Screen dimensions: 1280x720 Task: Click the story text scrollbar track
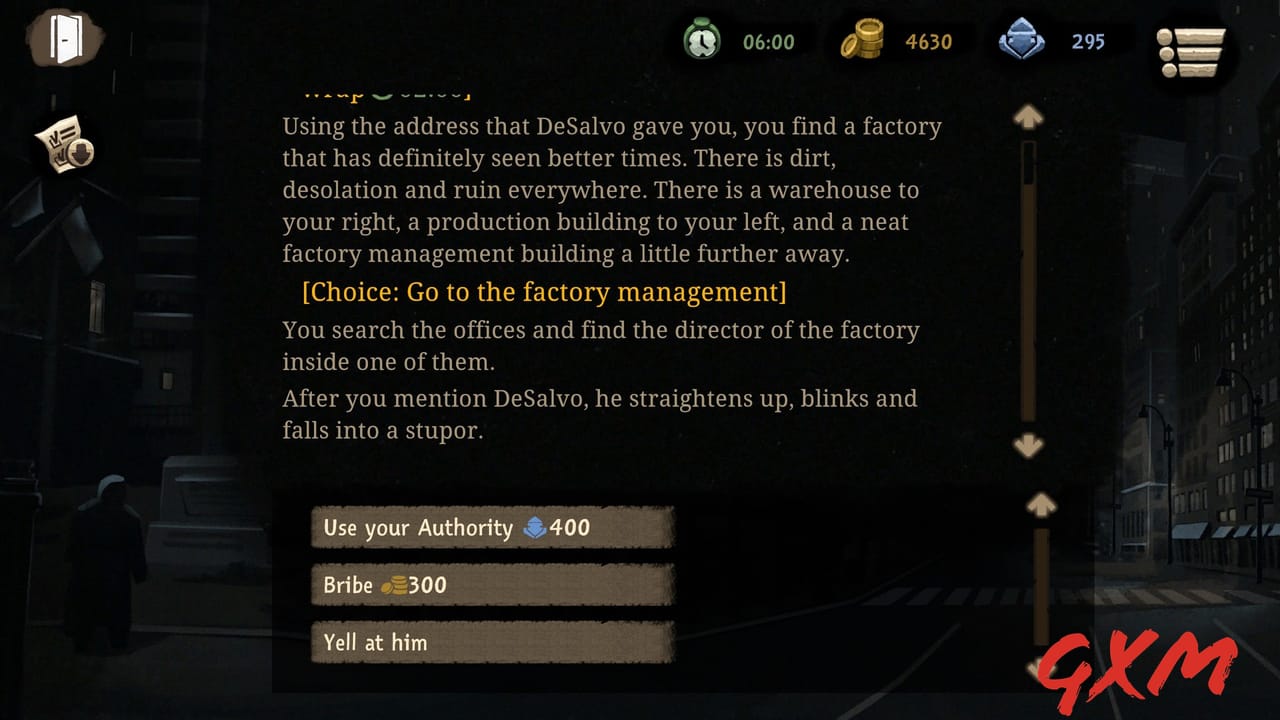pyautogui.click(x=1028, y=280)
